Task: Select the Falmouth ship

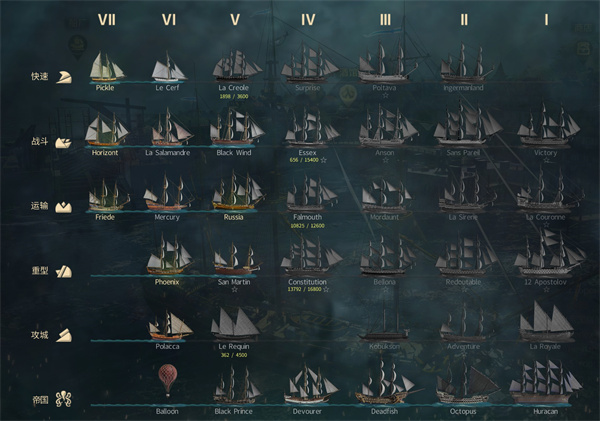Action: tap(307, 192)
